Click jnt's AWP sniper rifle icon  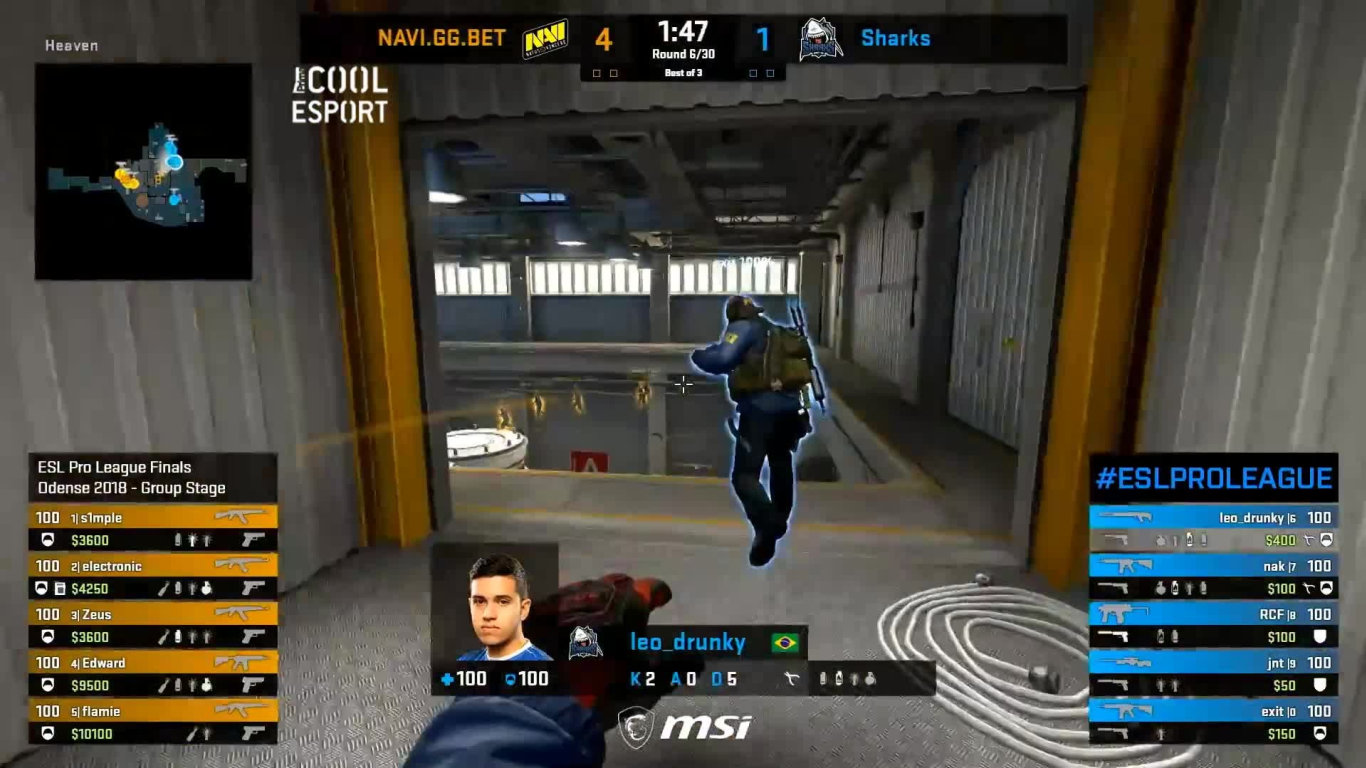tap(1126, 661)
